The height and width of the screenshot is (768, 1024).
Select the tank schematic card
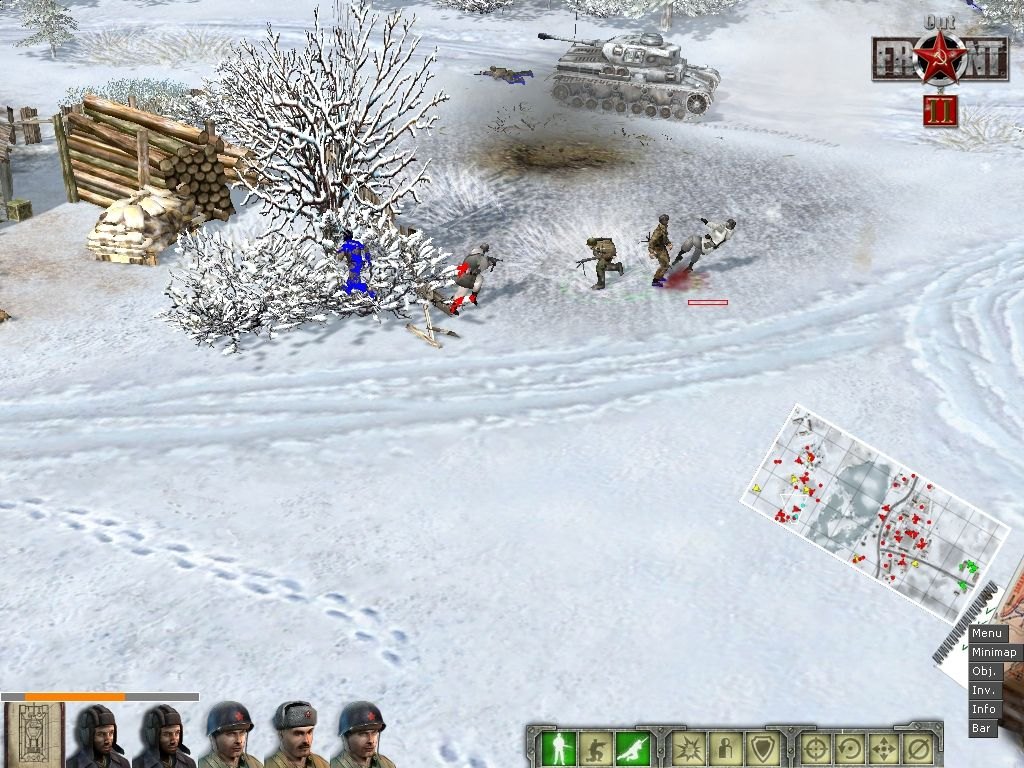pos(34,735)
